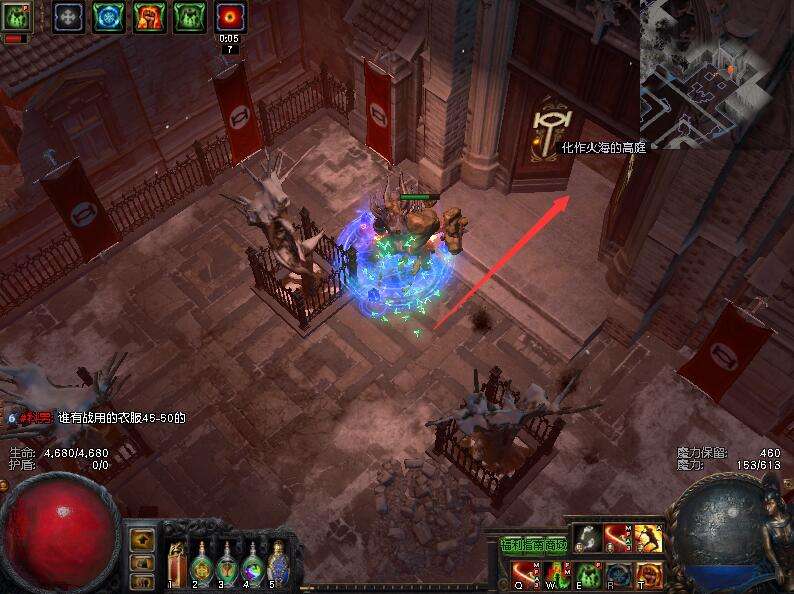This screenshot has height=594, width=794.
Task: Activate the green flask in slot 3
Action: point(228,563)
